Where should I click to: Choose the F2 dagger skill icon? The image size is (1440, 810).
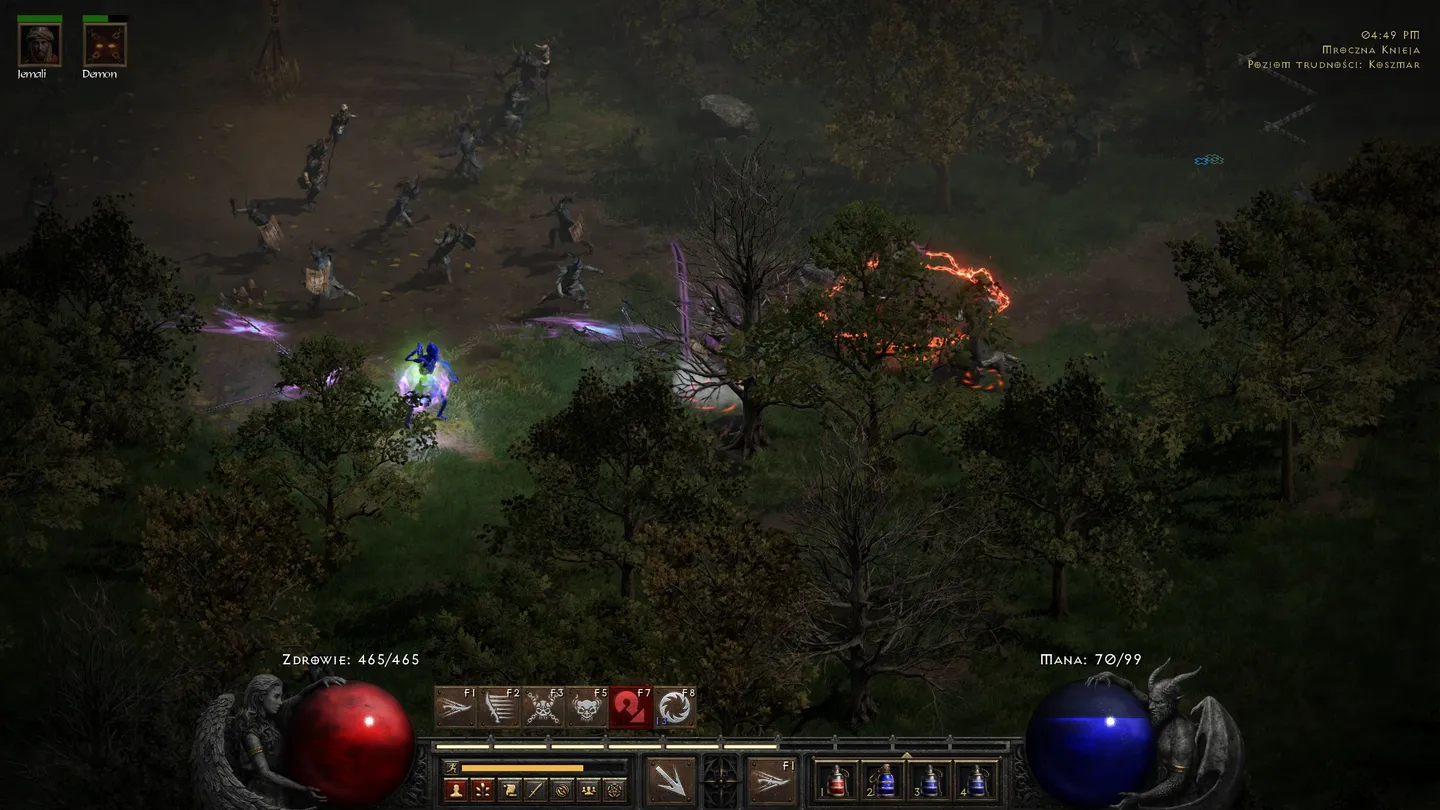(x=499, y=708)
